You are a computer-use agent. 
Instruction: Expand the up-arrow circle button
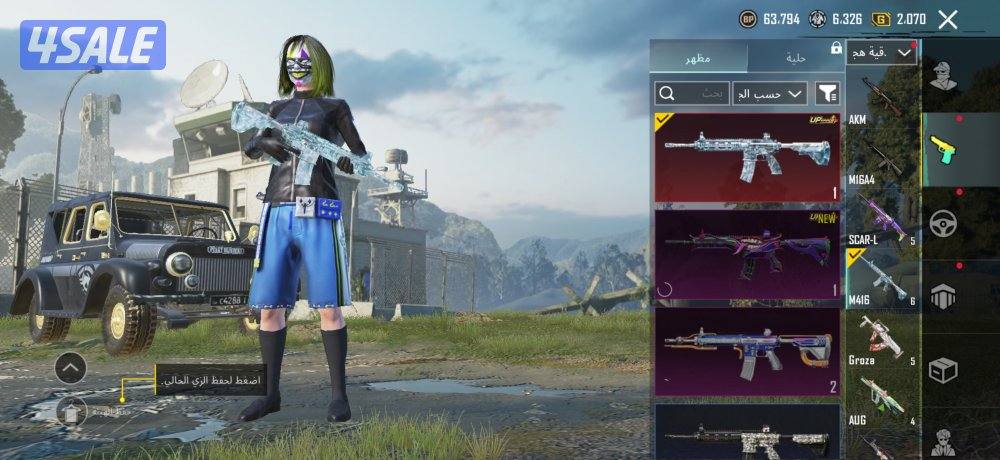point(70,369)
